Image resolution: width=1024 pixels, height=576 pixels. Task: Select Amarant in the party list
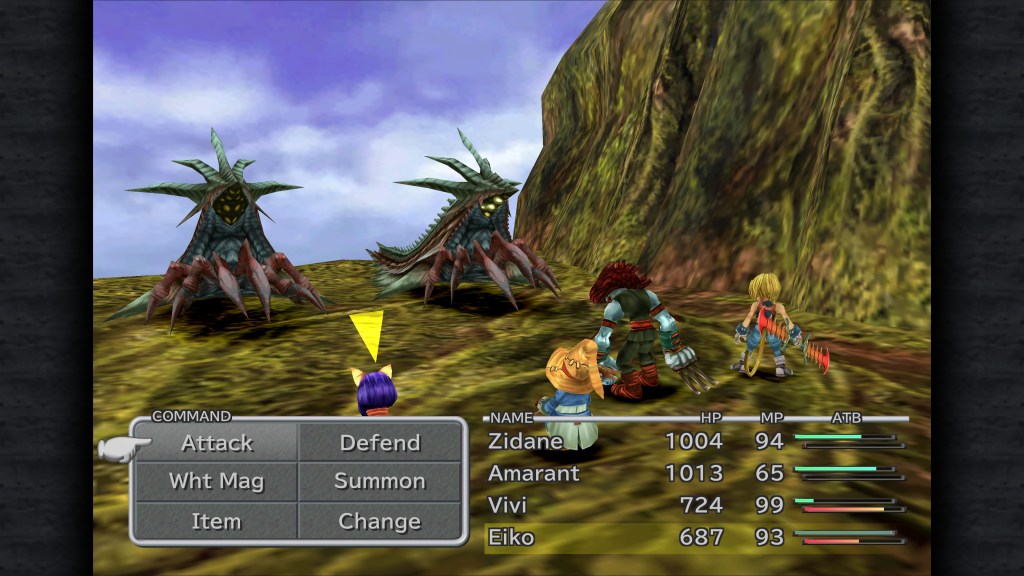[534, 473]
